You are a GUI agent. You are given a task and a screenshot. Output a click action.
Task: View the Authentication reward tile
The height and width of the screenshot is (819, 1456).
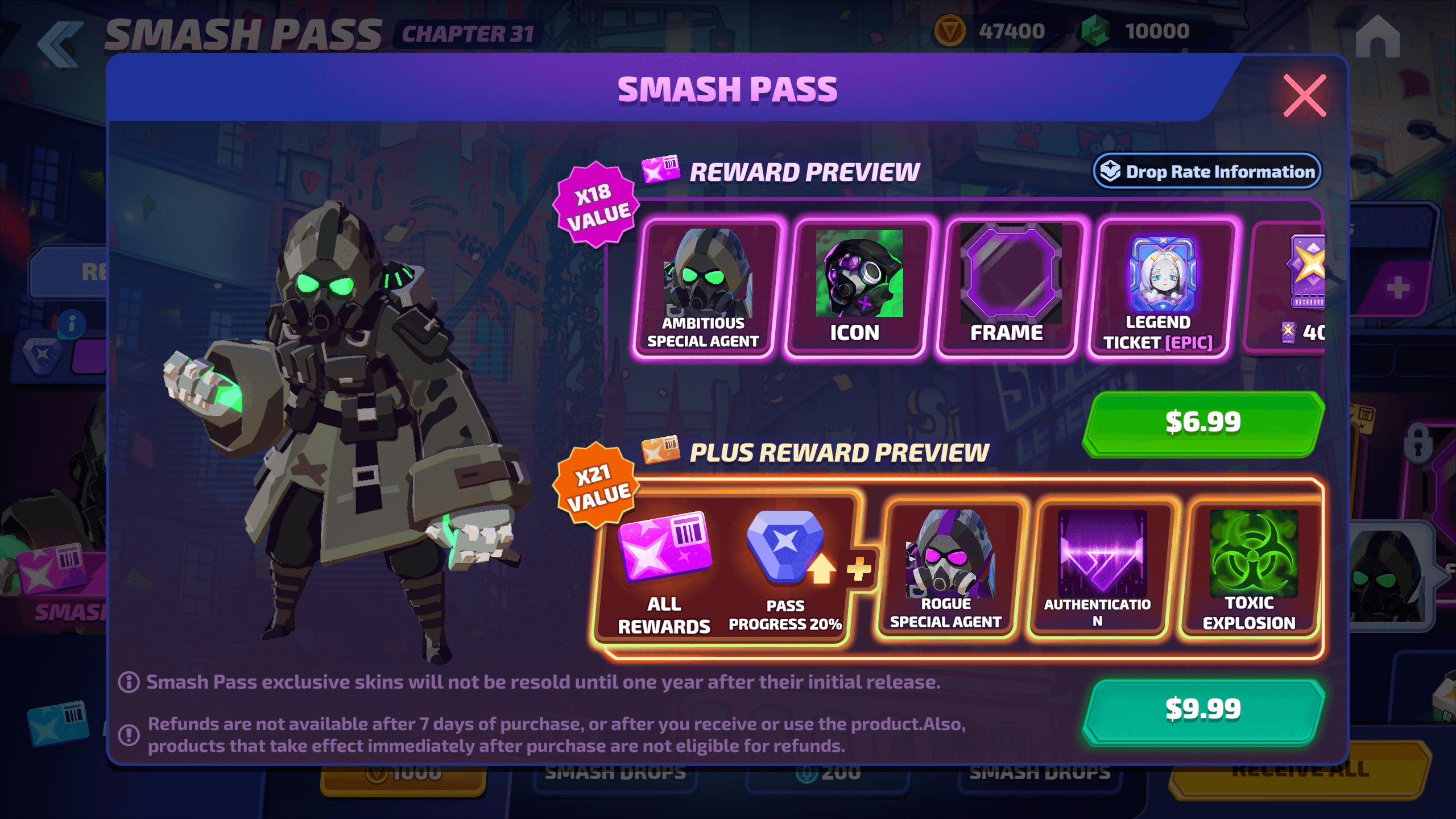click(x=1099, y=569)
